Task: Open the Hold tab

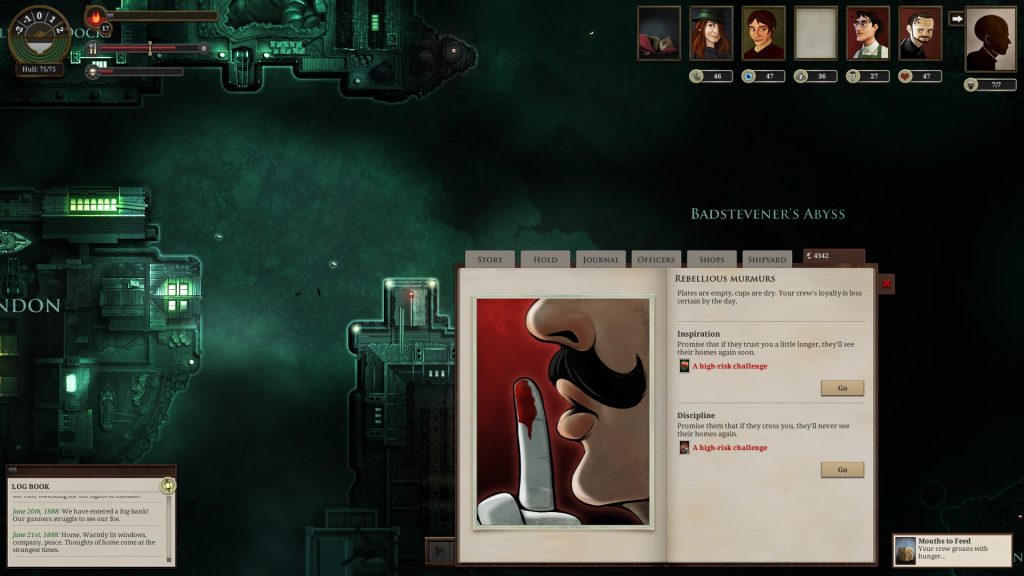Action: click(x=546, y=260)
